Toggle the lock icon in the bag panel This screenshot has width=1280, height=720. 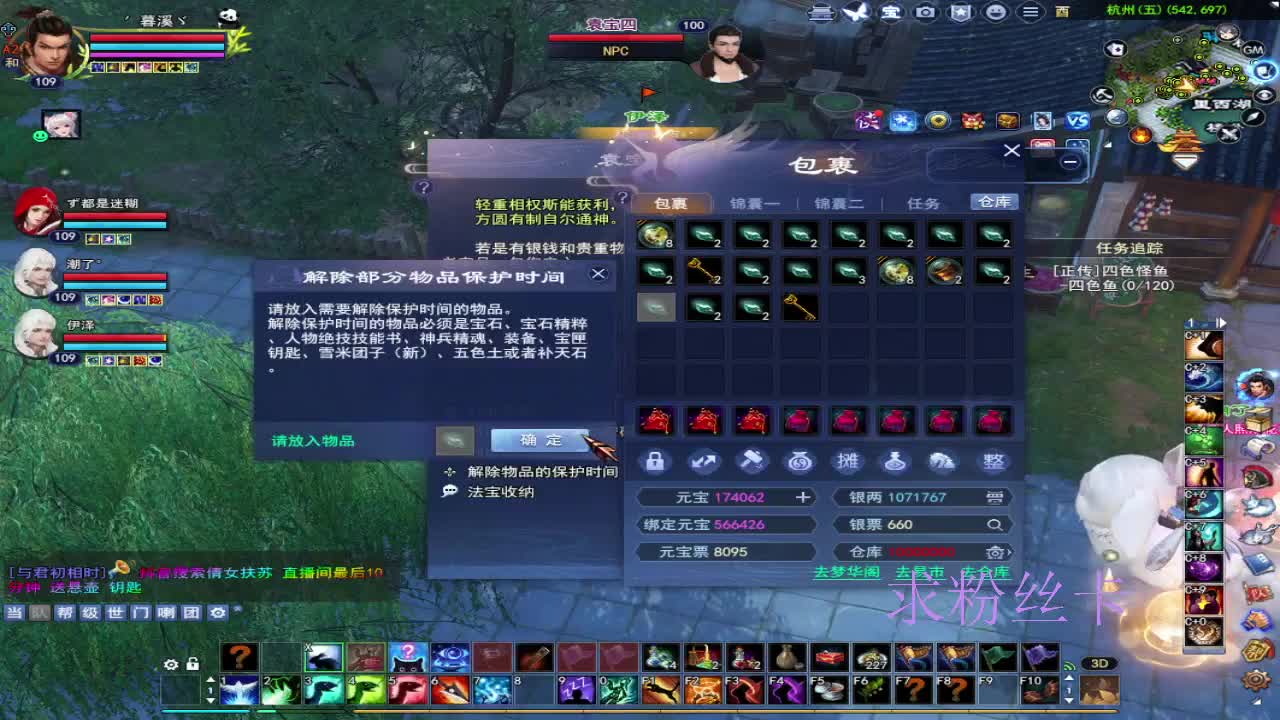655,461
